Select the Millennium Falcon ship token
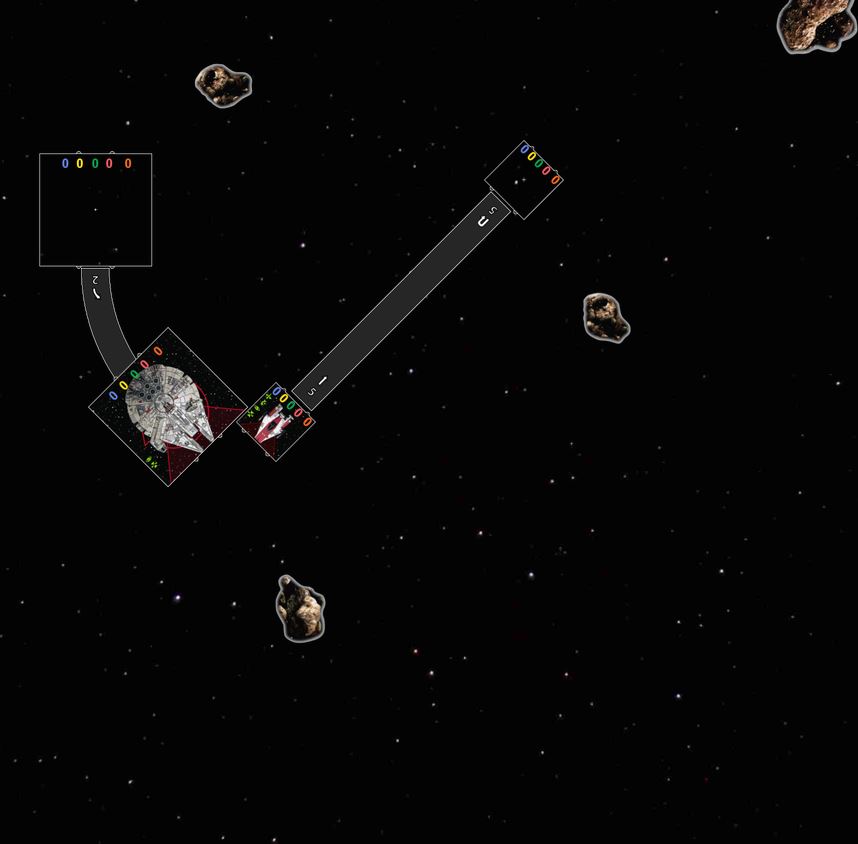This screenshot has width=858, height=844. 168,407
